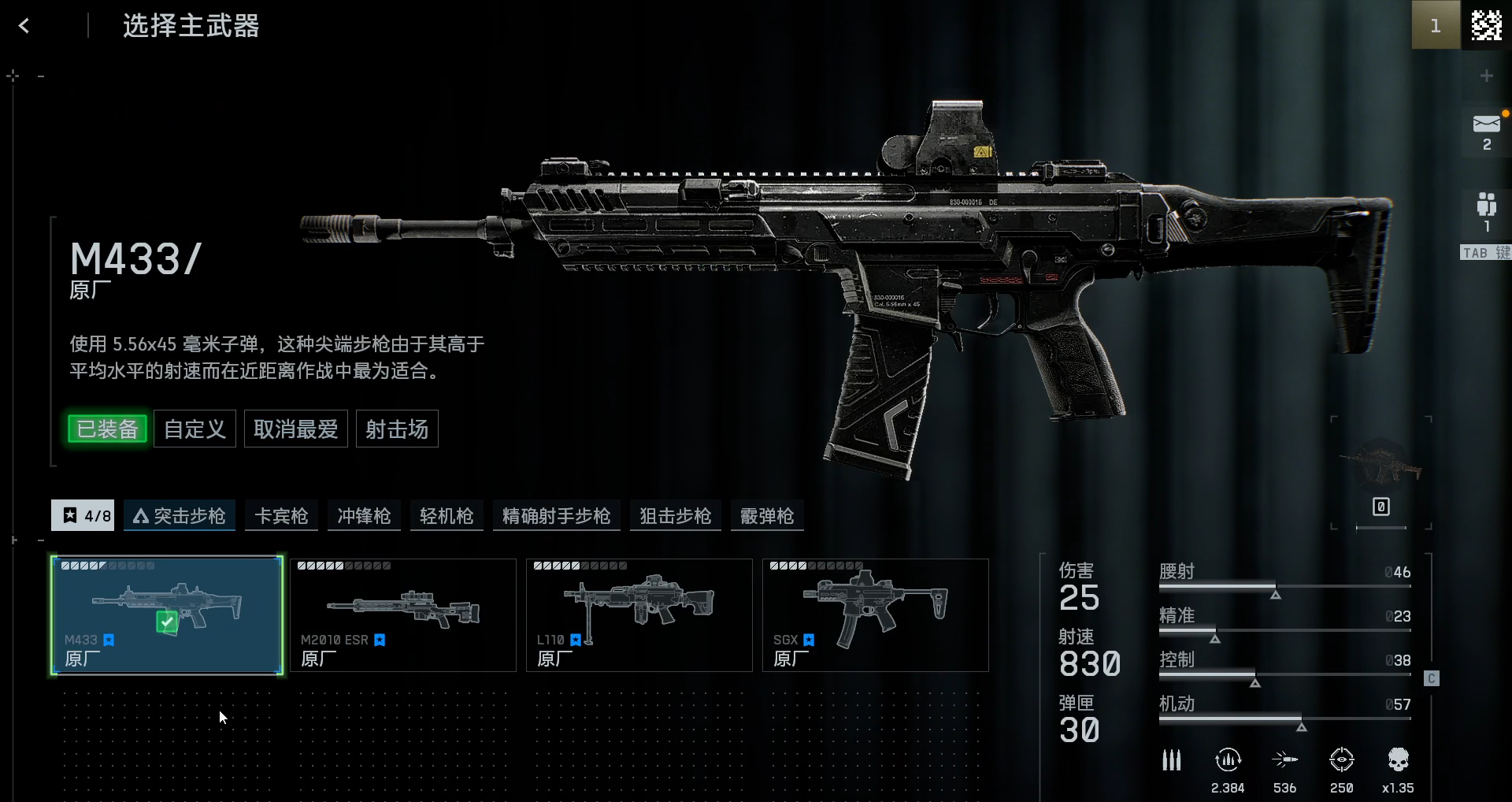The width and height of the screenshot is (1512, 802).
Task: Switch to 卡宾枪 carbine tab
Action: (281, 516)
